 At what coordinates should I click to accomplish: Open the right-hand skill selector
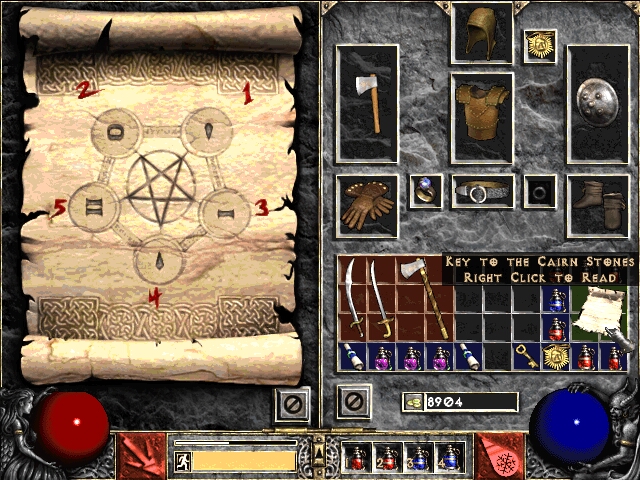[498, 454]
